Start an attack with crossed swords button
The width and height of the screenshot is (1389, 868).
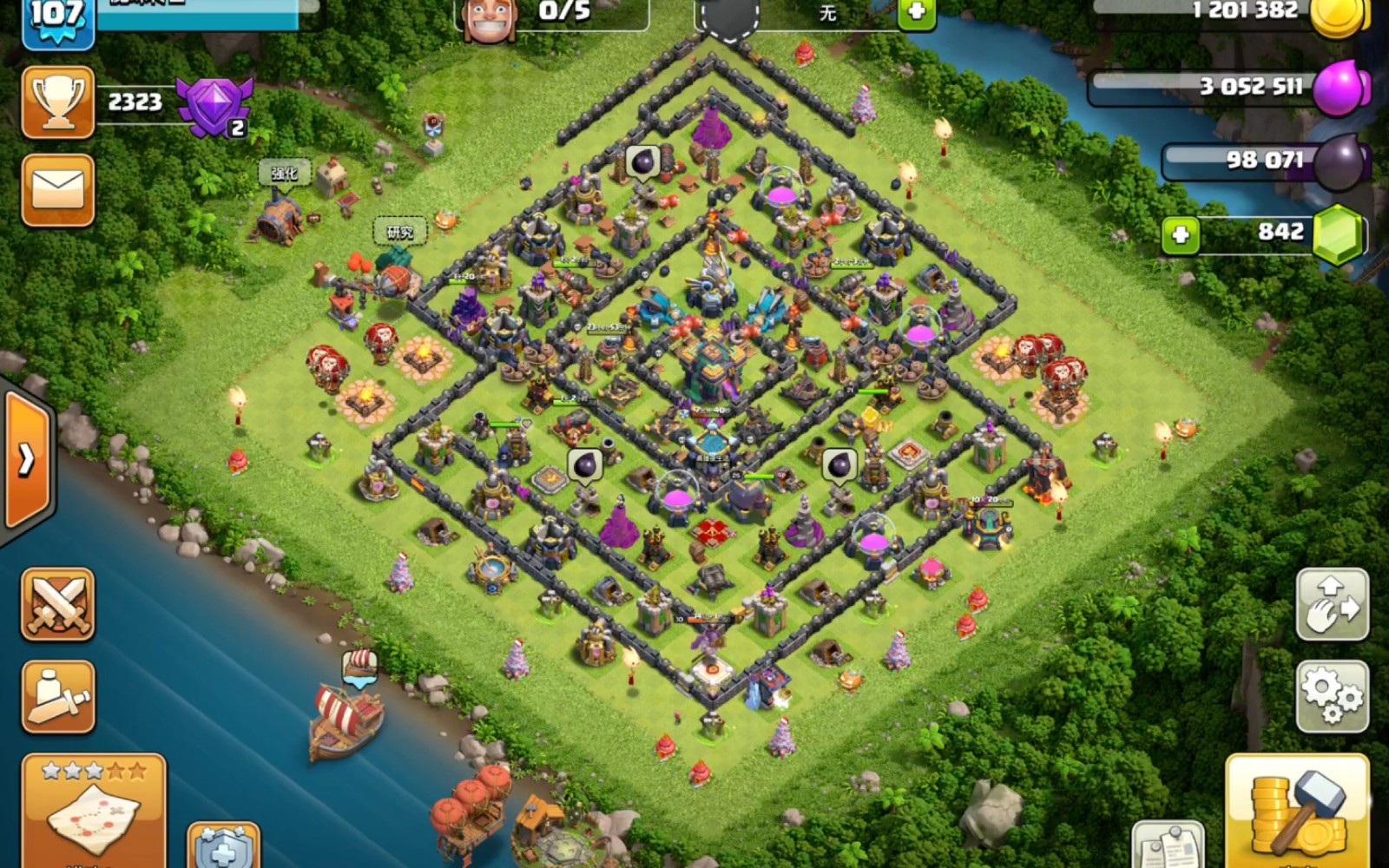click(x=57, y=604)
